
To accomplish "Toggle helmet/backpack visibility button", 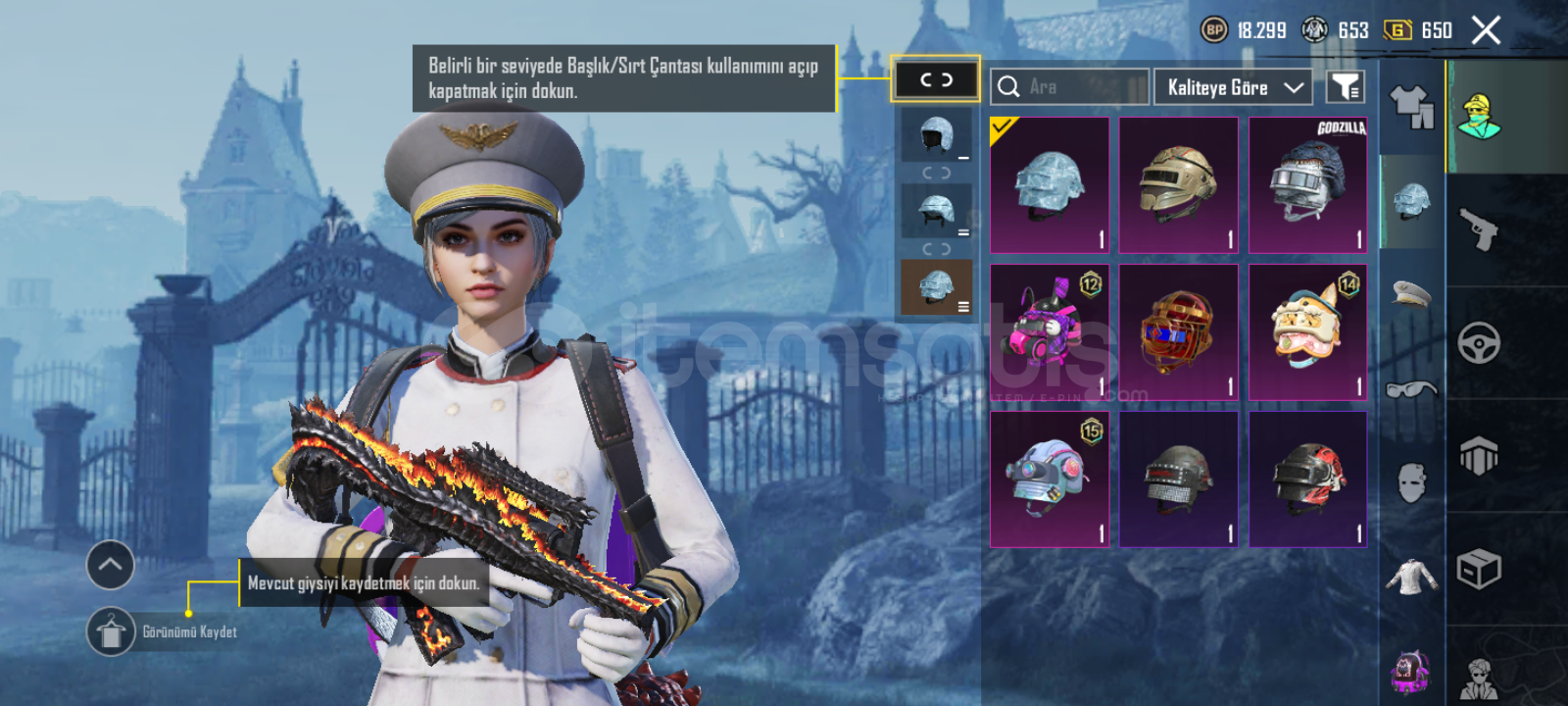I will pos(936,79).
